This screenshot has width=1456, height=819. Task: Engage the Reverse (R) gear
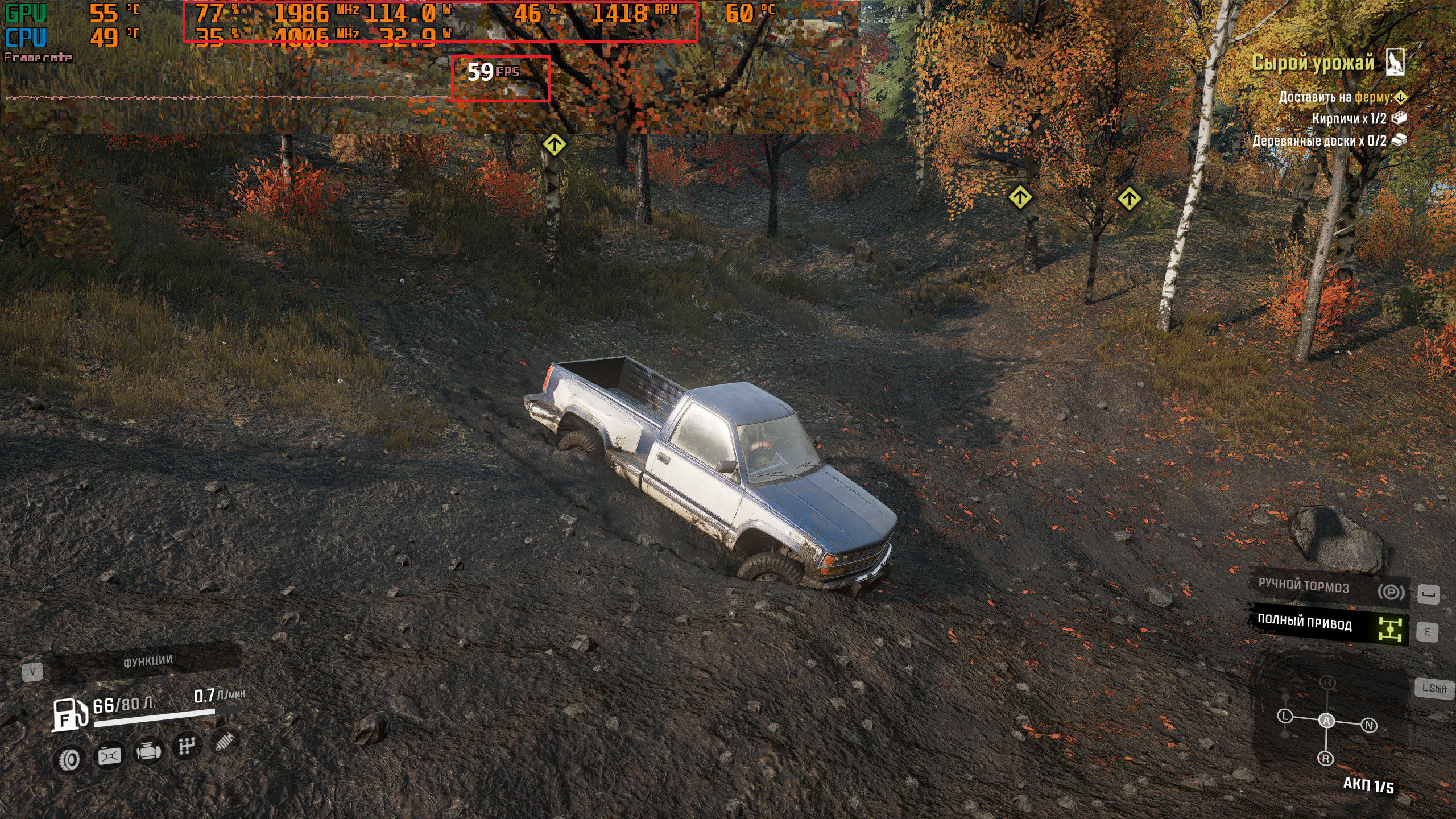(1326, 759)
